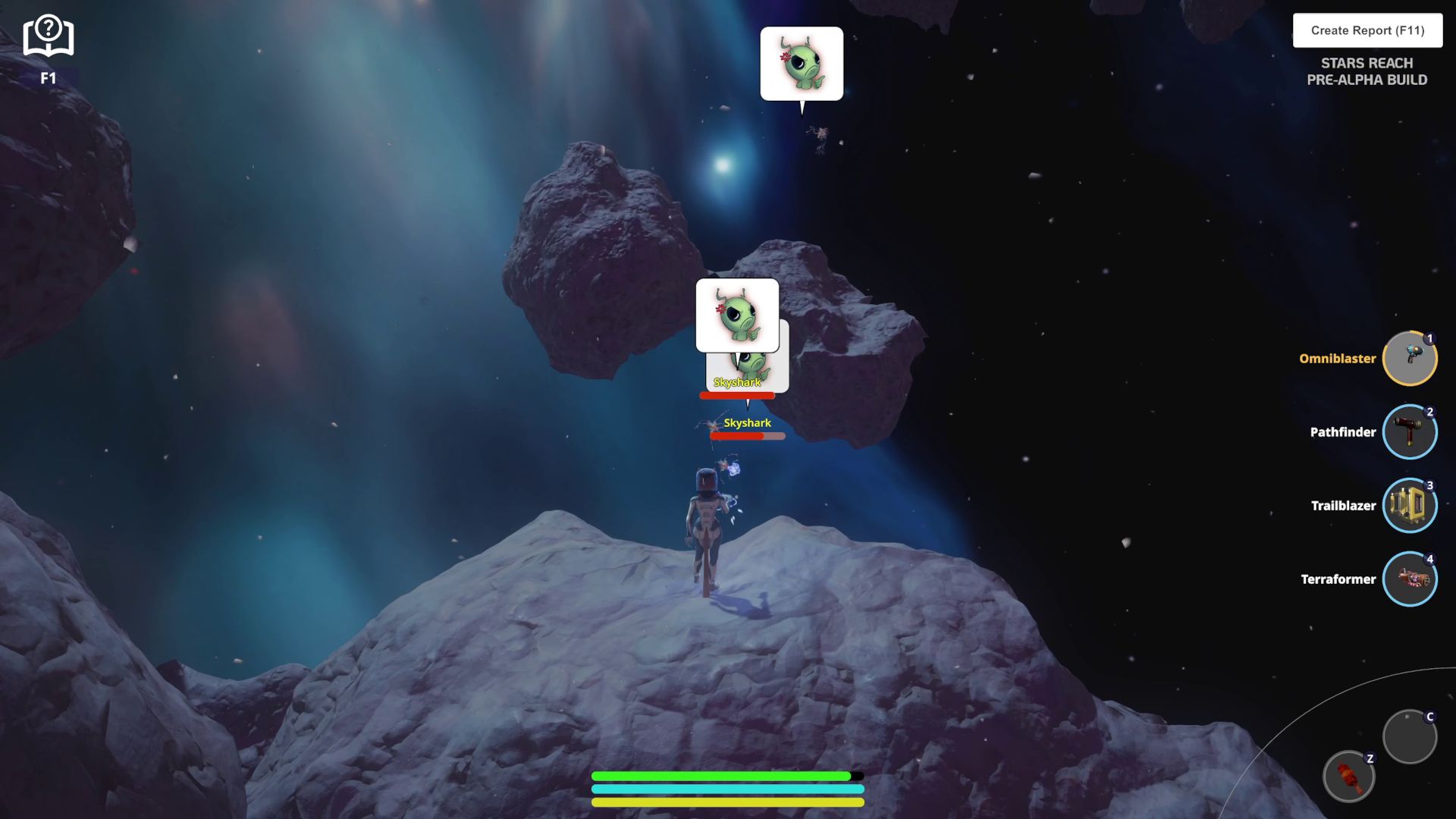
Task: Select the Omniblaster tool slot
Action: pyautogui.click(x=1409, y=359)
